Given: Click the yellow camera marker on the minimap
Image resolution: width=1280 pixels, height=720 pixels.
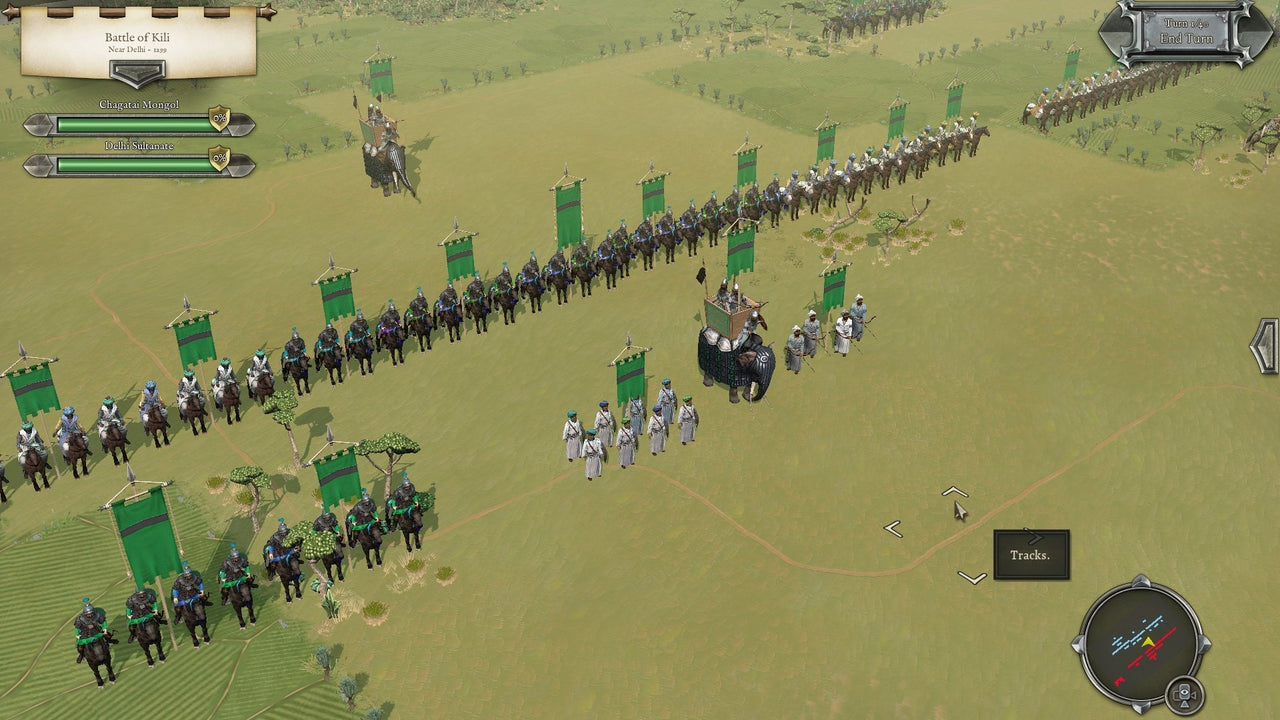Looking at the screenshot, I should tap(1149, 641).
